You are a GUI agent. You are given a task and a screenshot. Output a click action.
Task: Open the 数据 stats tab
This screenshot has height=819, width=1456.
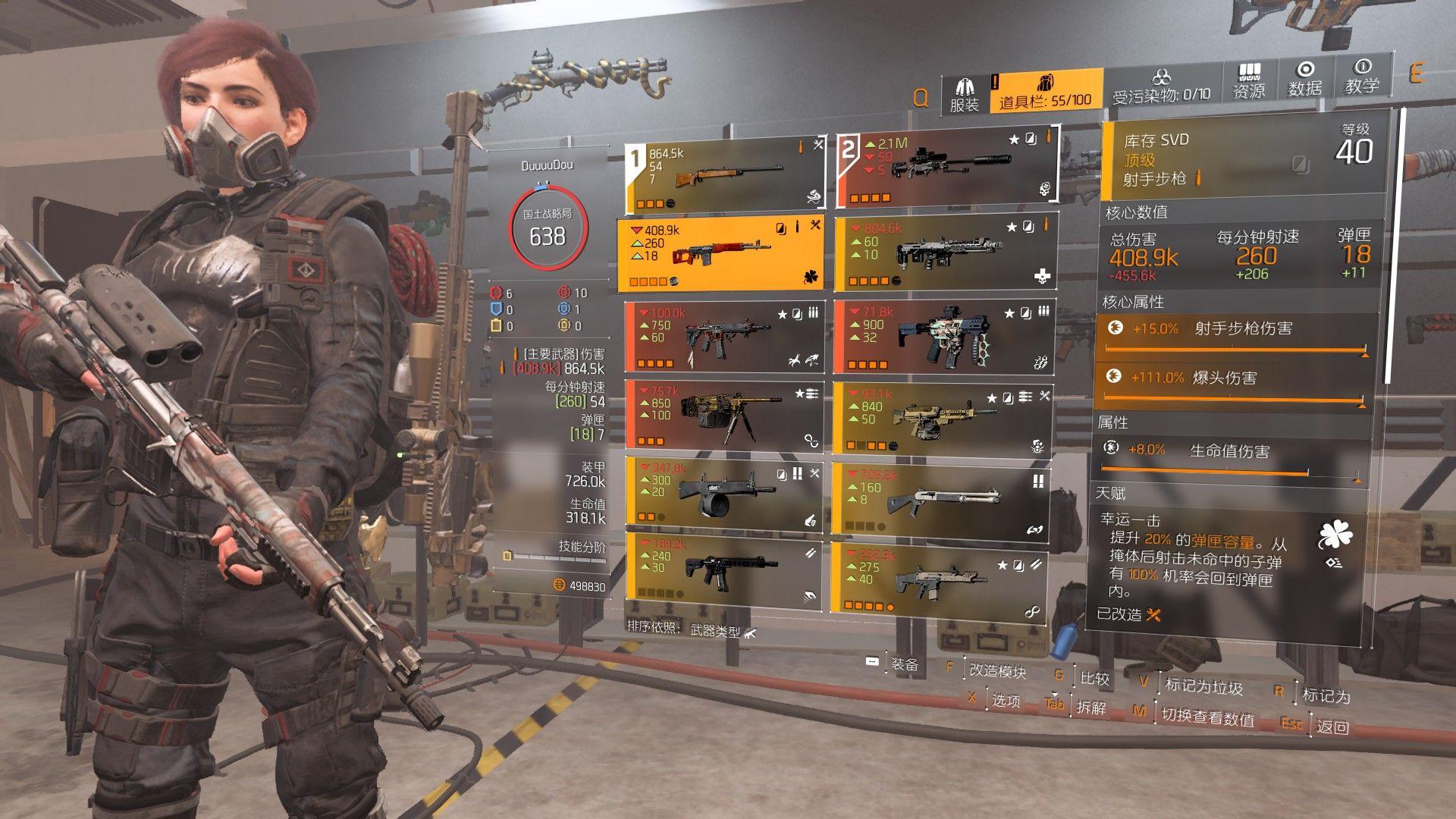click(x=1304, y=80)
